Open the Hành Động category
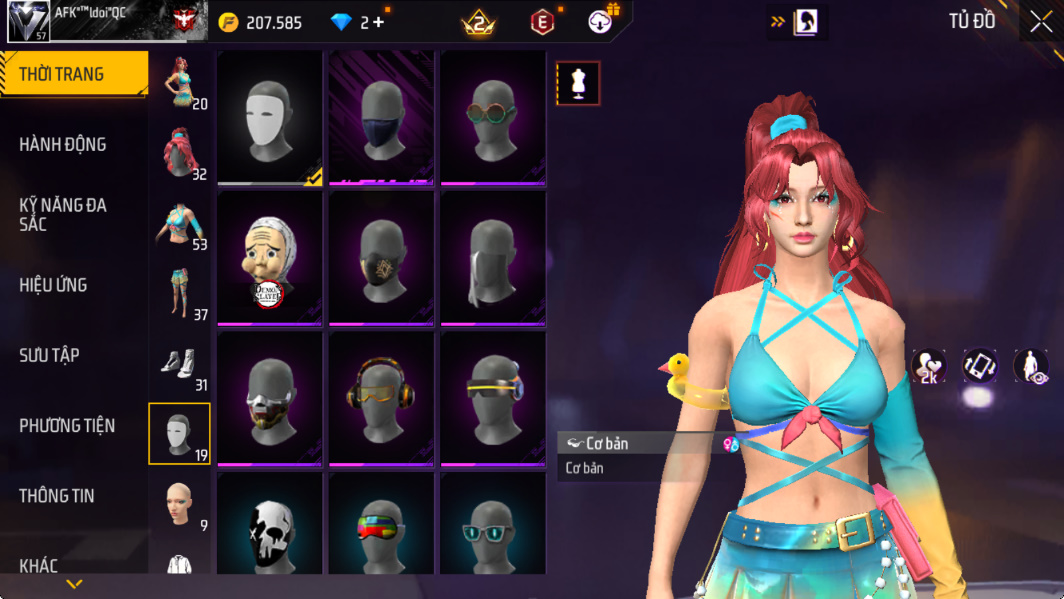Screen dimensions: 1064x599 point(63,145)
